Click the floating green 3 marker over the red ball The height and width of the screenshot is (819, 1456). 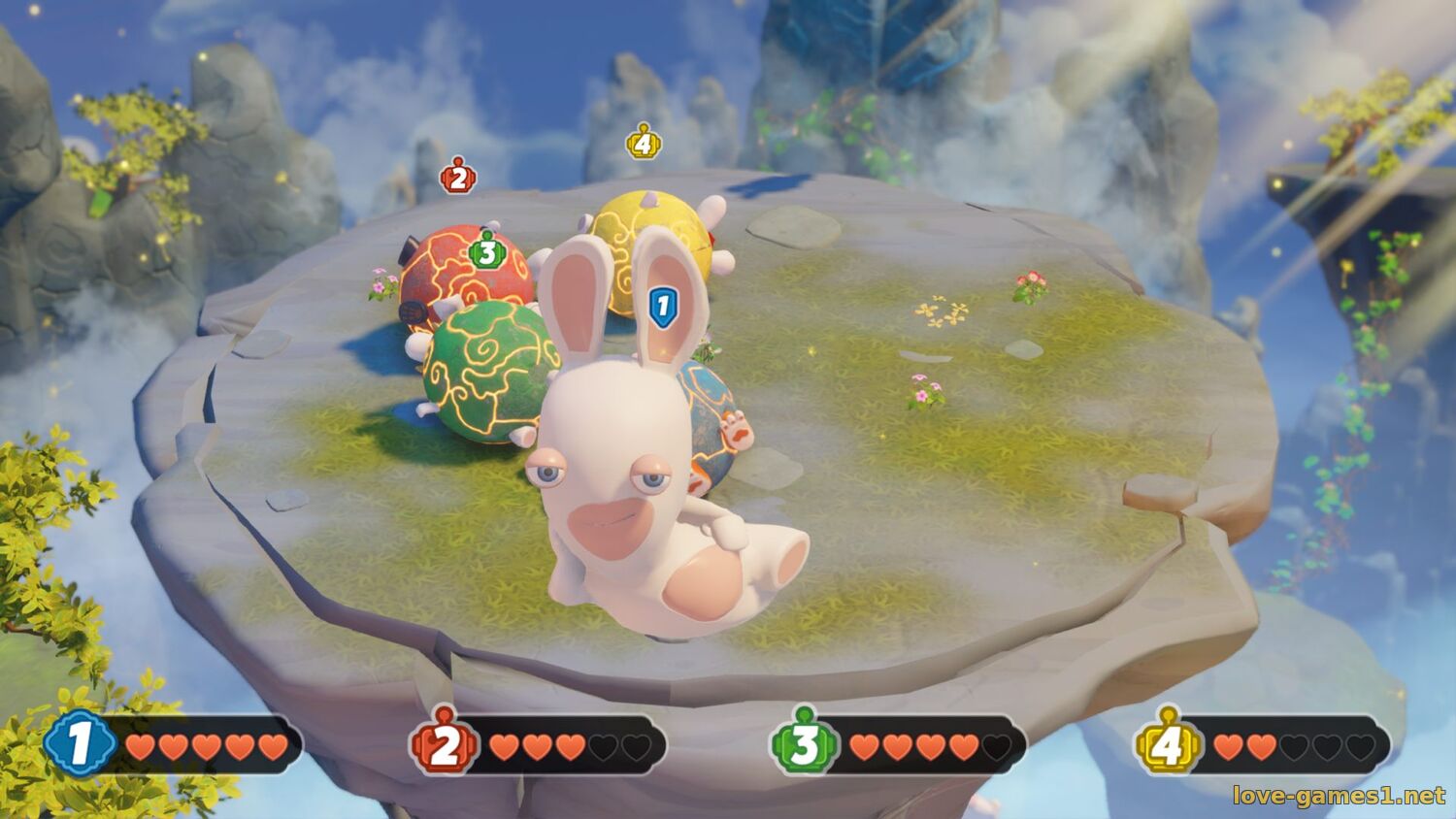tap(487, 252)
